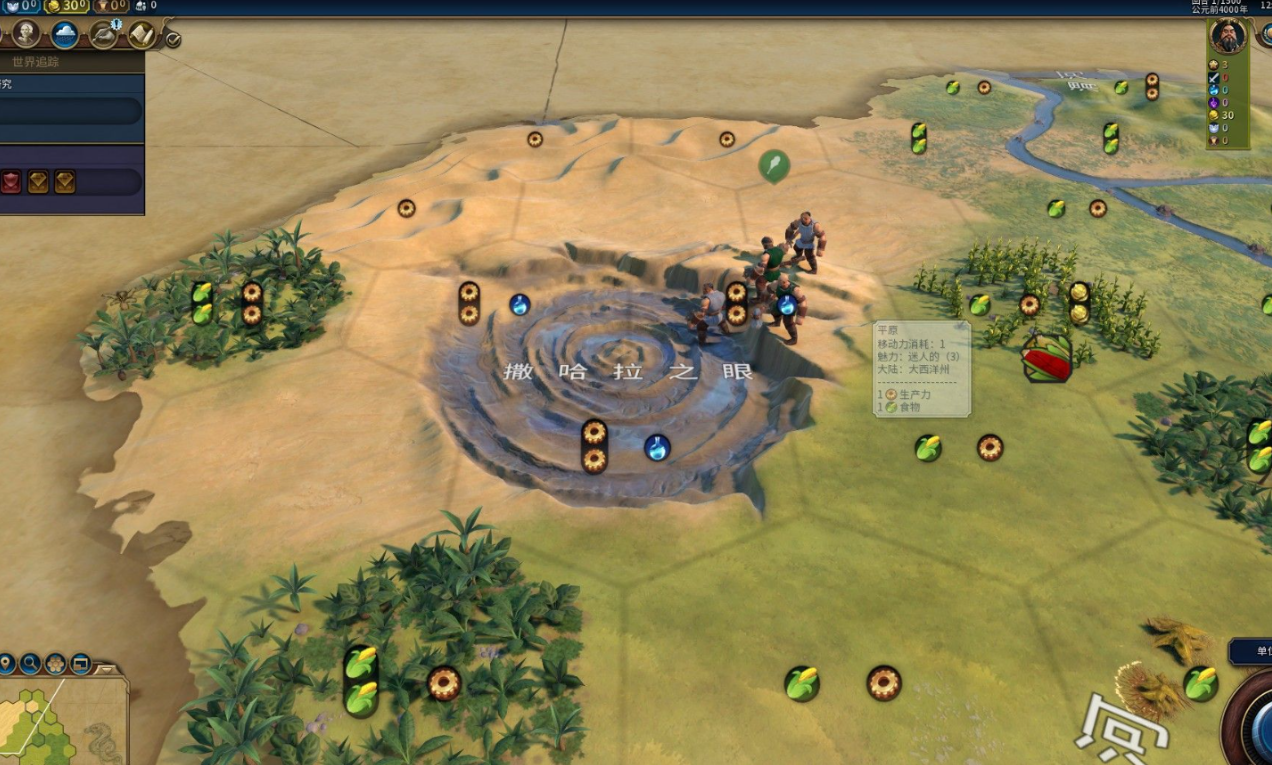
Task: Open the map search magnifier button
Action: pos(31,663)
